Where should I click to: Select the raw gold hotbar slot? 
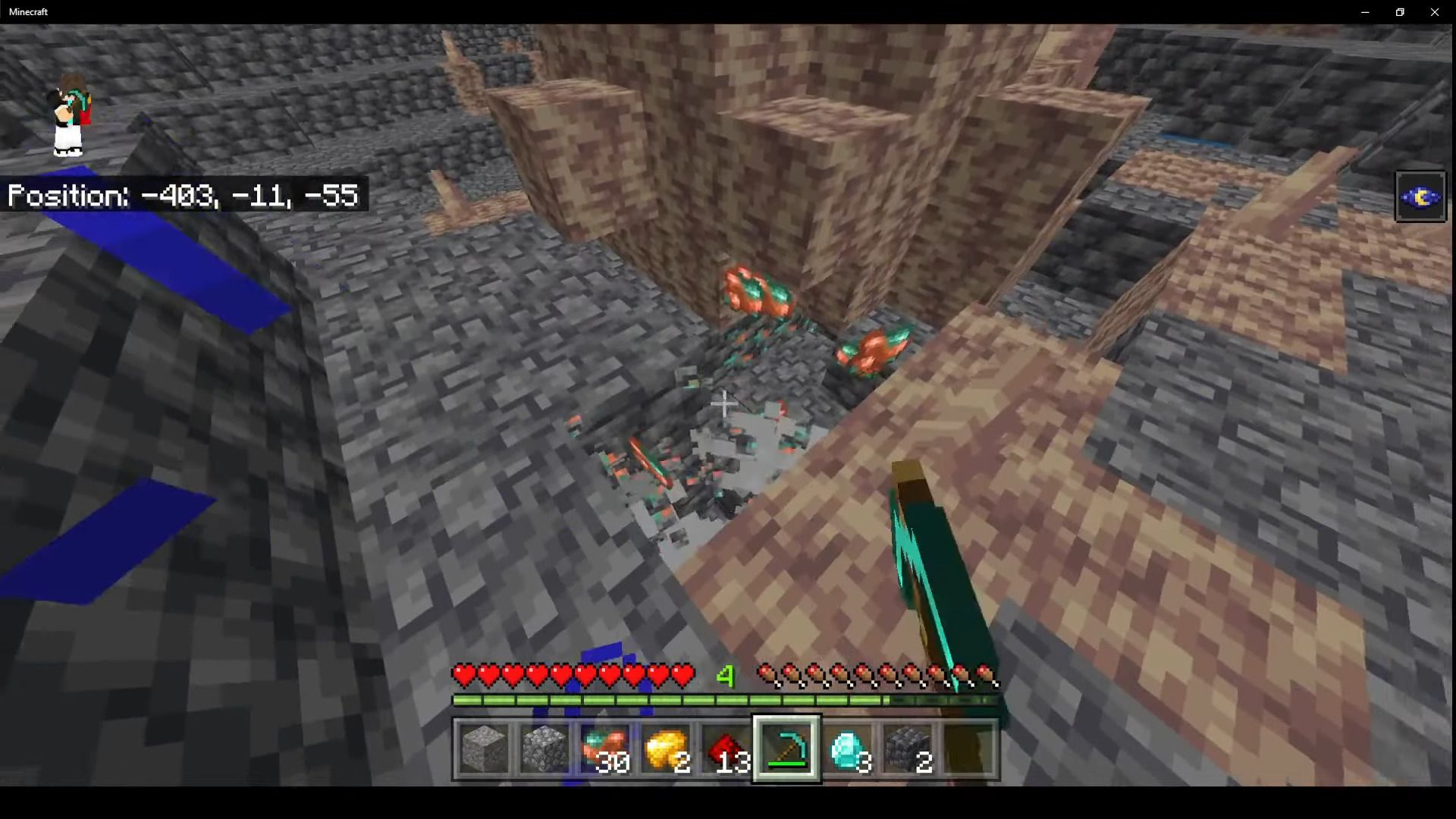[666, 749]
